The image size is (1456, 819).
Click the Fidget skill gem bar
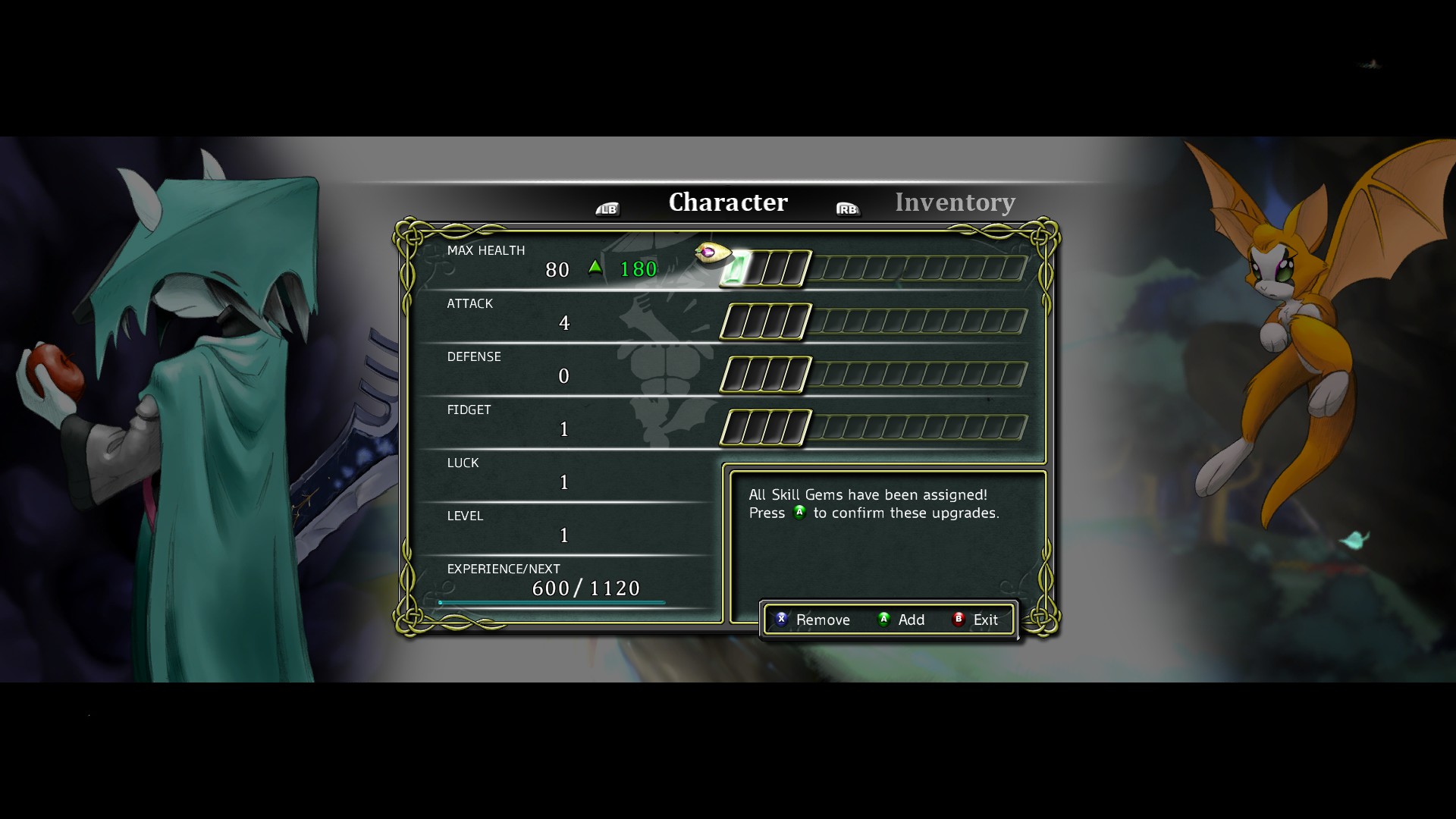tap(874, 428)
